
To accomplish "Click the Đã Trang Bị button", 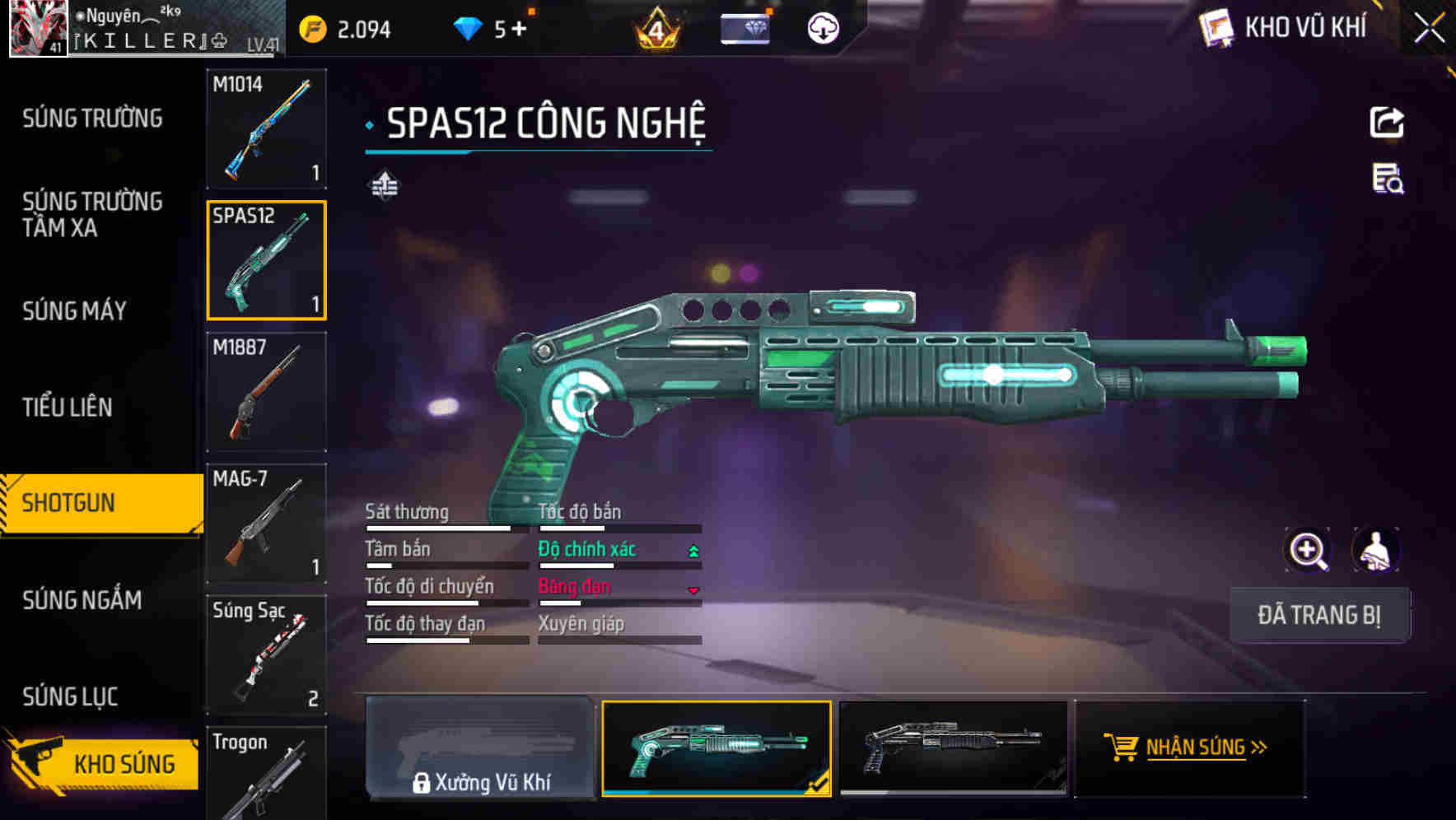I will click(1319, 615).
